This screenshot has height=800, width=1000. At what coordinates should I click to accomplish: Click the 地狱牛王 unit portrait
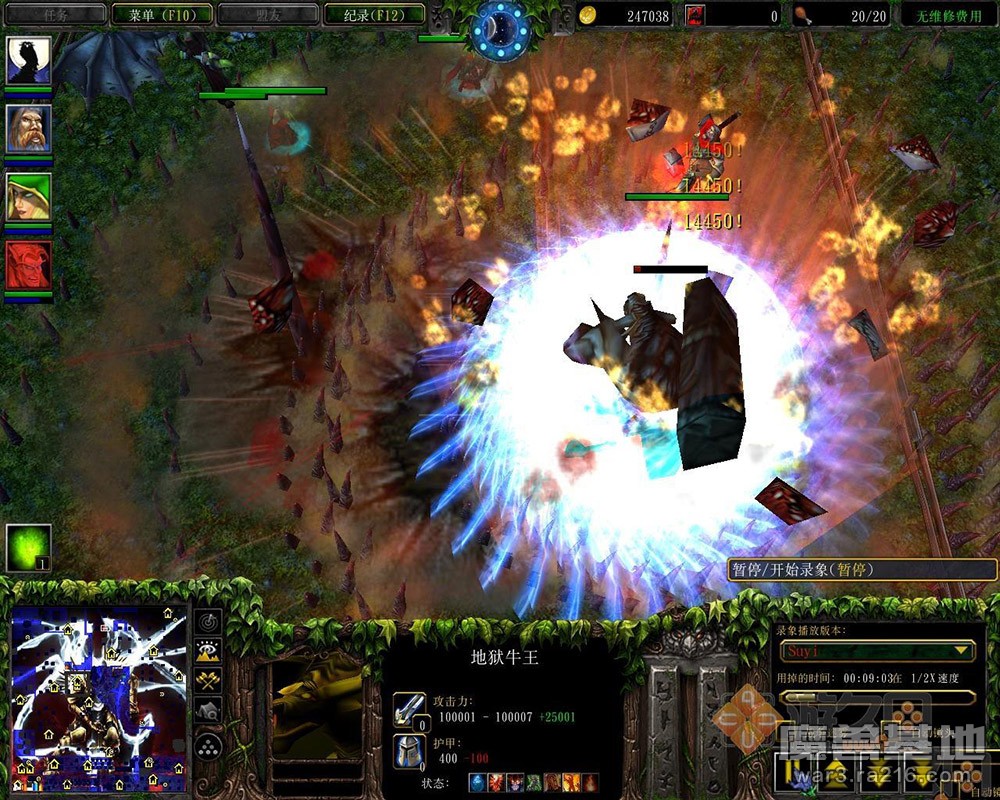317,706
